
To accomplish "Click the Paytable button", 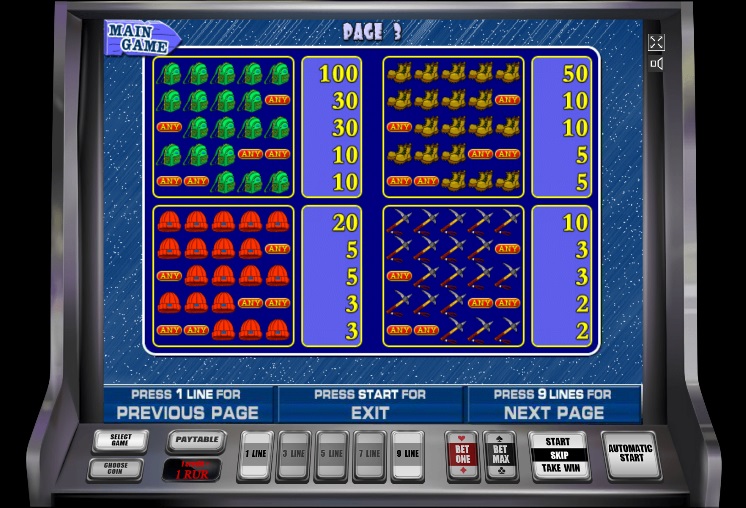I will point(194,439).
